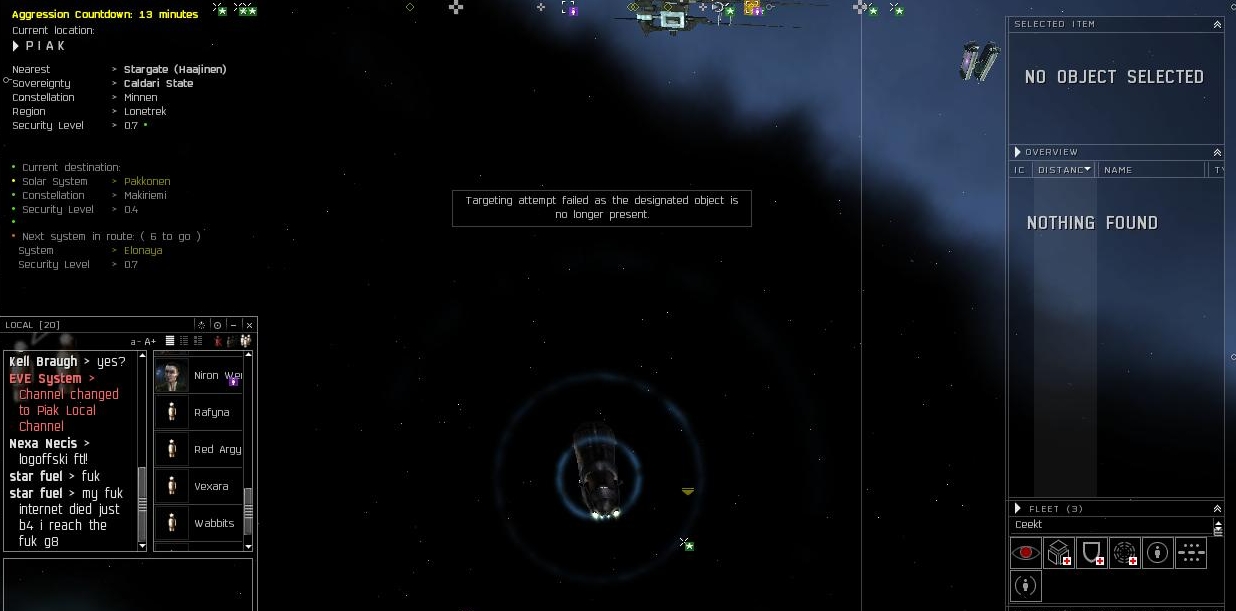Collapse the Overview panel

tap(1217, 152)
